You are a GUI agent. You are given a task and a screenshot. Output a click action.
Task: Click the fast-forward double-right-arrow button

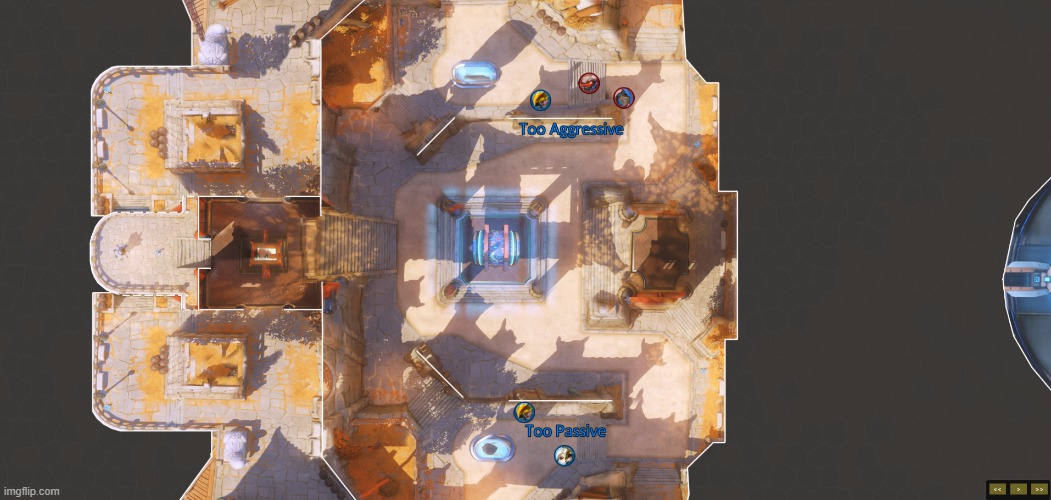click(1039, 489)
